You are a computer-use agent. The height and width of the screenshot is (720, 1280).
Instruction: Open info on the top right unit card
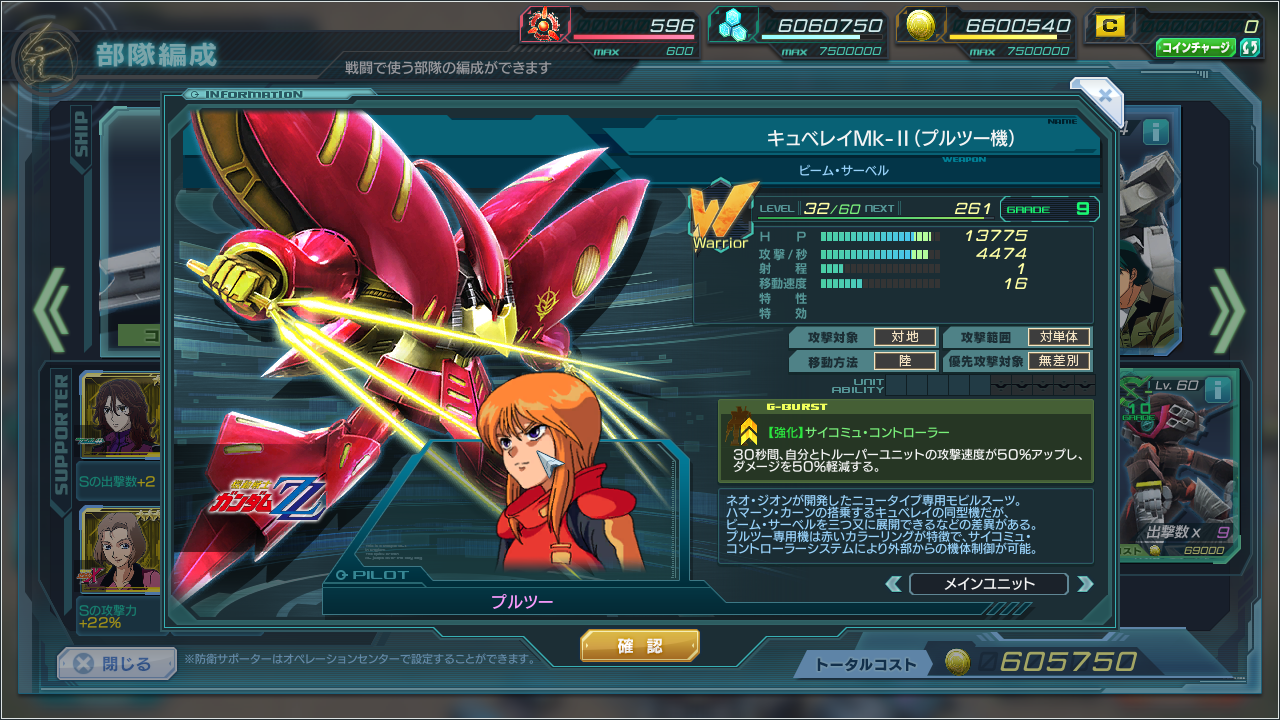[x=1156, y=132]
